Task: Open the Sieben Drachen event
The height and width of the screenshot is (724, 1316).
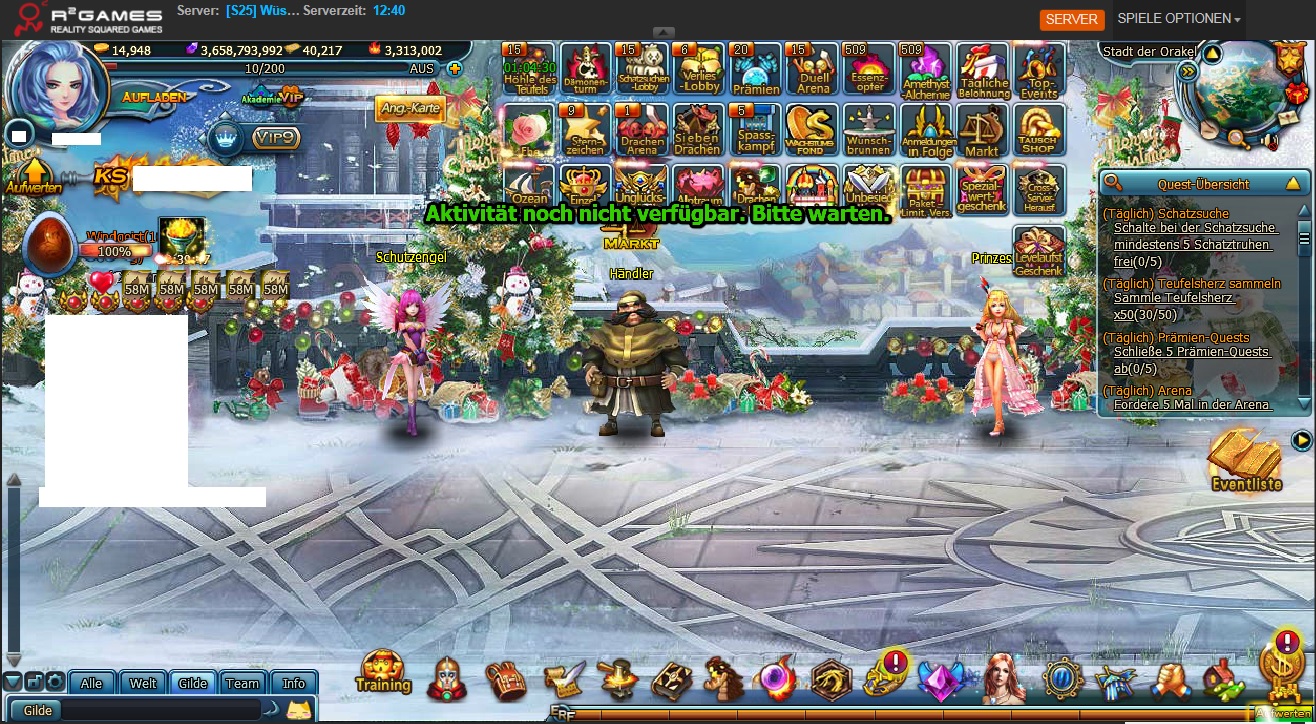Action: pyautogui.click(x=697, y=131)
